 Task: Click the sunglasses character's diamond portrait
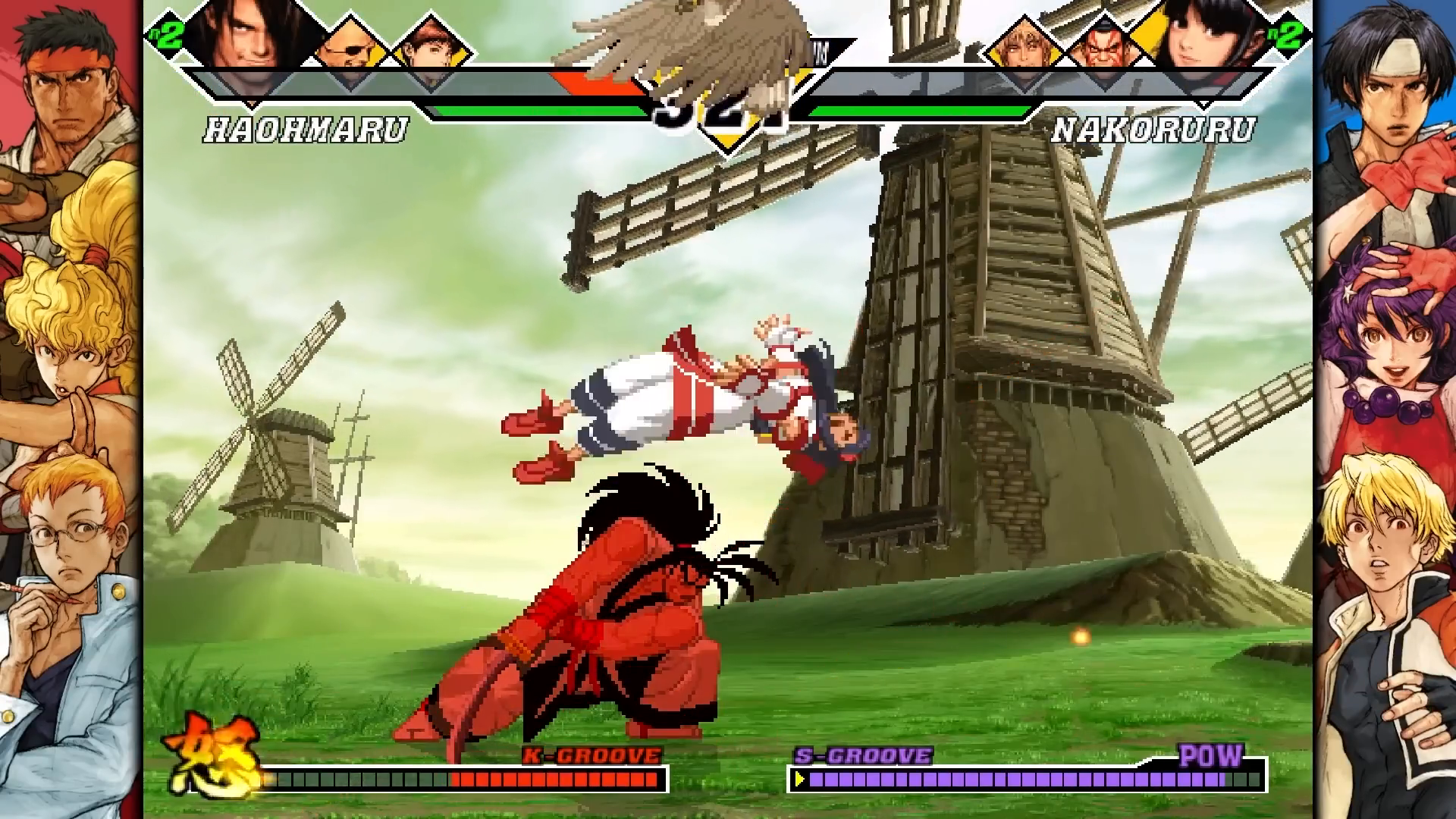pyautogui.click(x=349, y=45)
